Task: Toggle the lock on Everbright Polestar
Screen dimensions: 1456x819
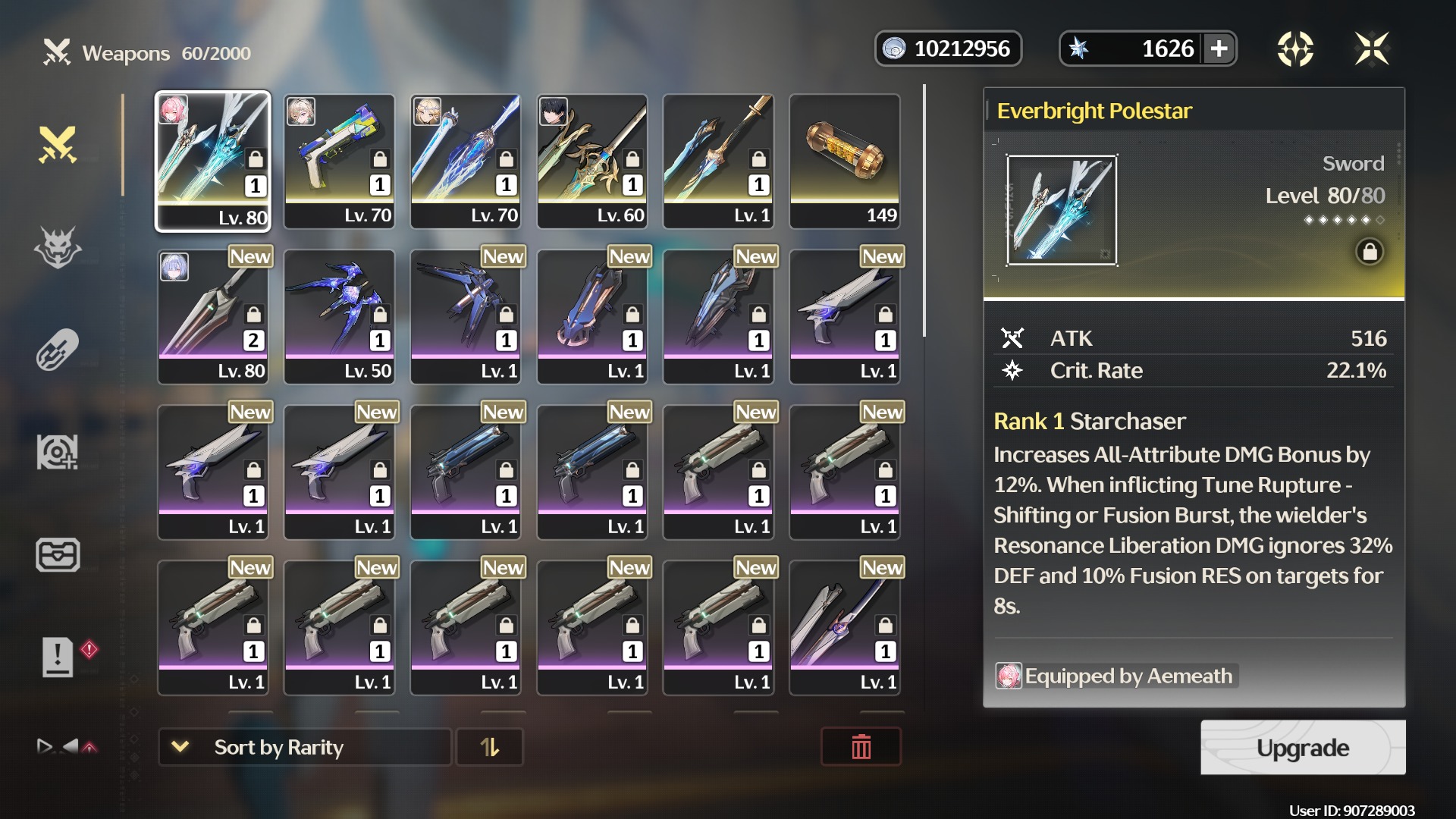Action: point(1370,252)
